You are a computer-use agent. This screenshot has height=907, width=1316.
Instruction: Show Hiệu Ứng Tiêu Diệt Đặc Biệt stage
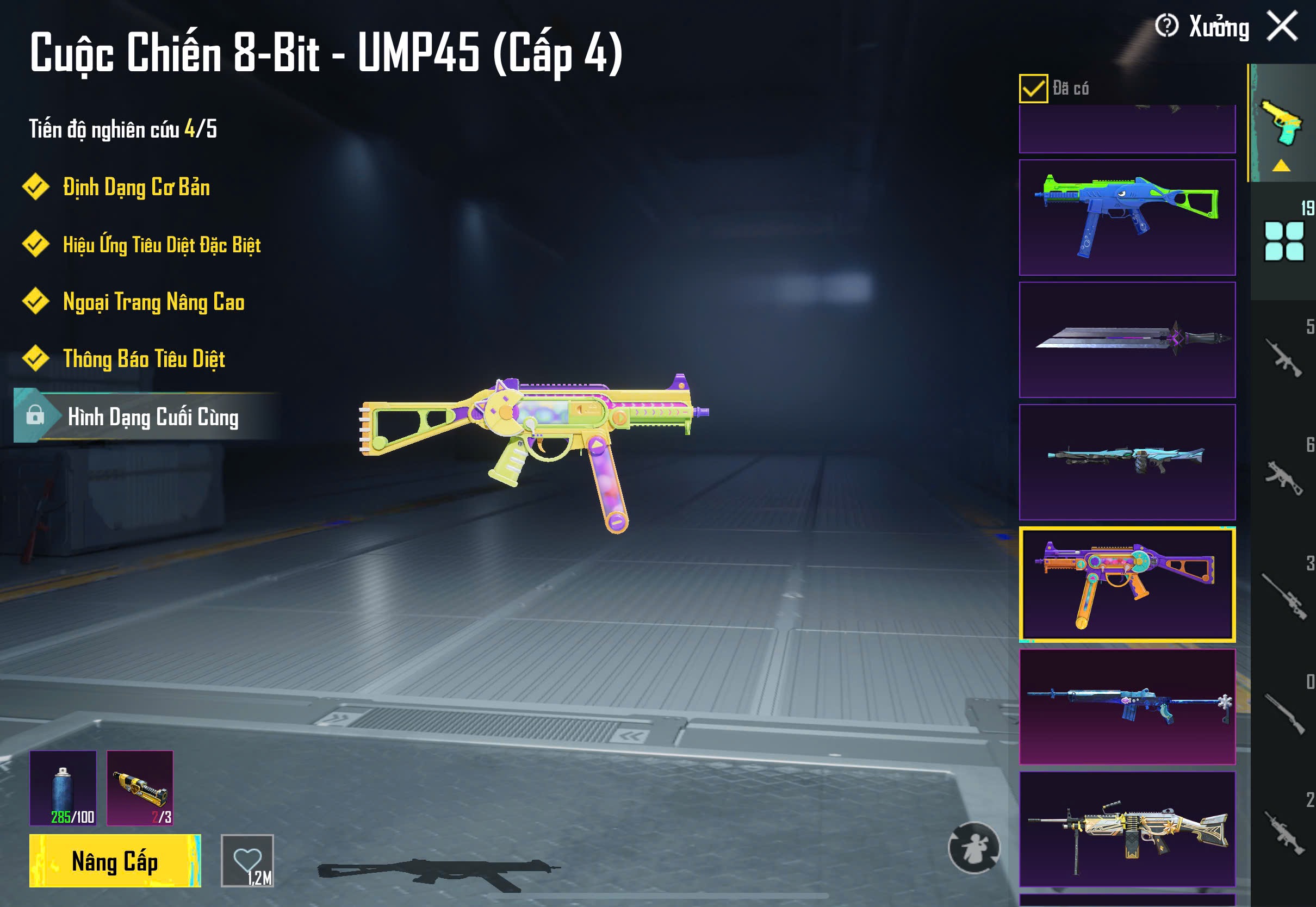162,245
